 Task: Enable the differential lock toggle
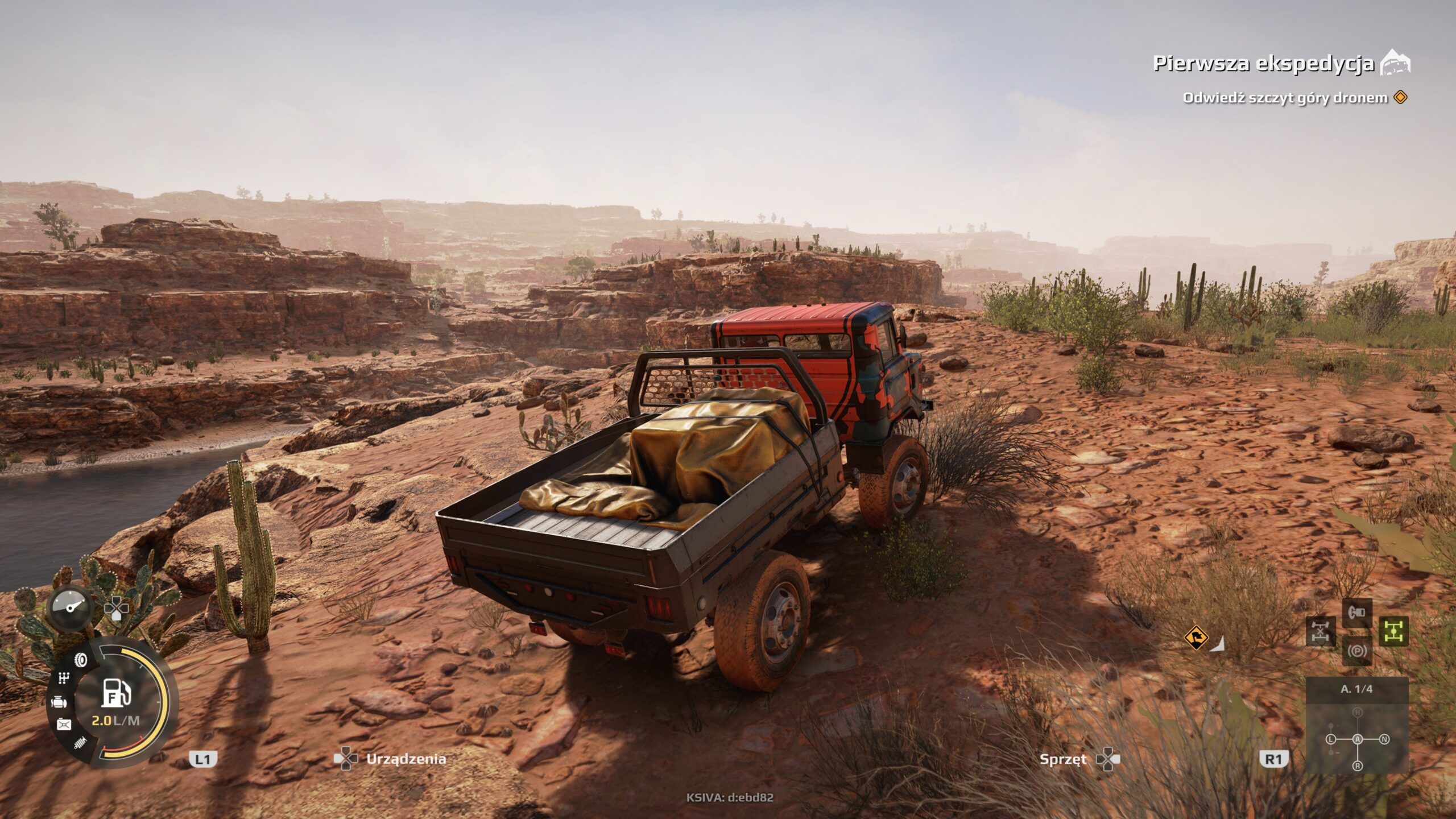(1321, 632)
